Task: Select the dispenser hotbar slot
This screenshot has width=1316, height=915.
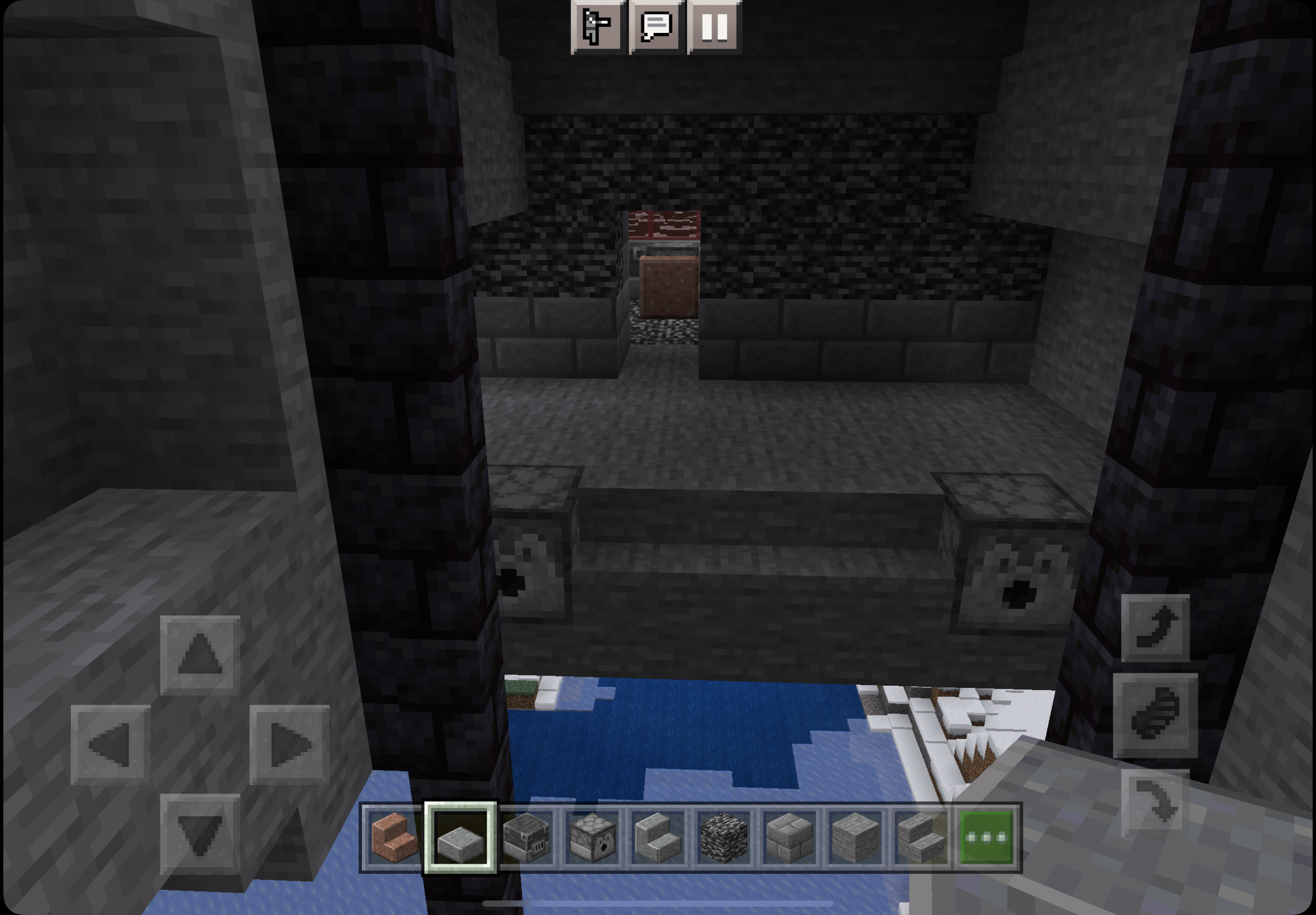Action: pos(592,837)
